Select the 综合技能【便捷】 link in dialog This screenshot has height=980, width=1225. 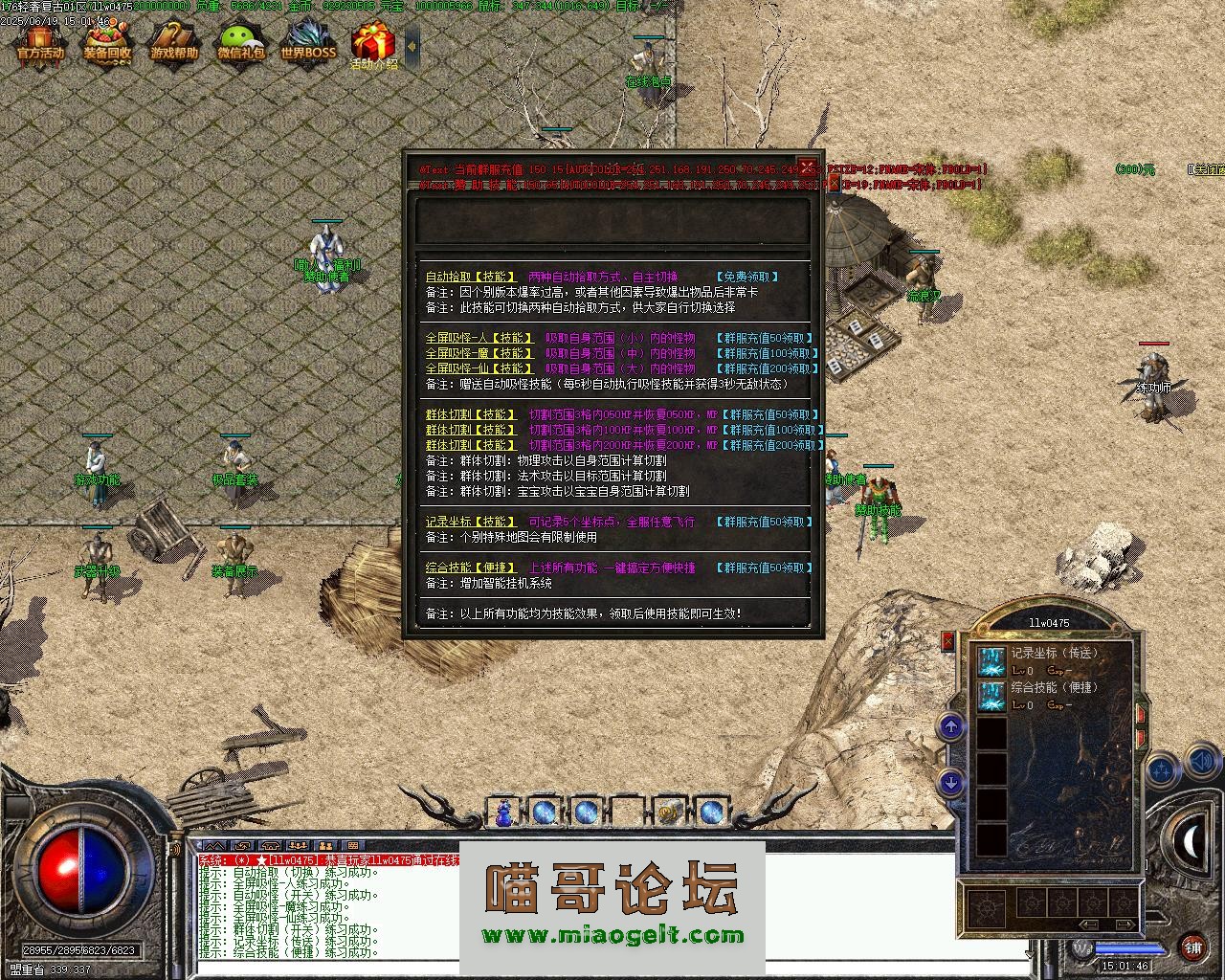[471, 568]
